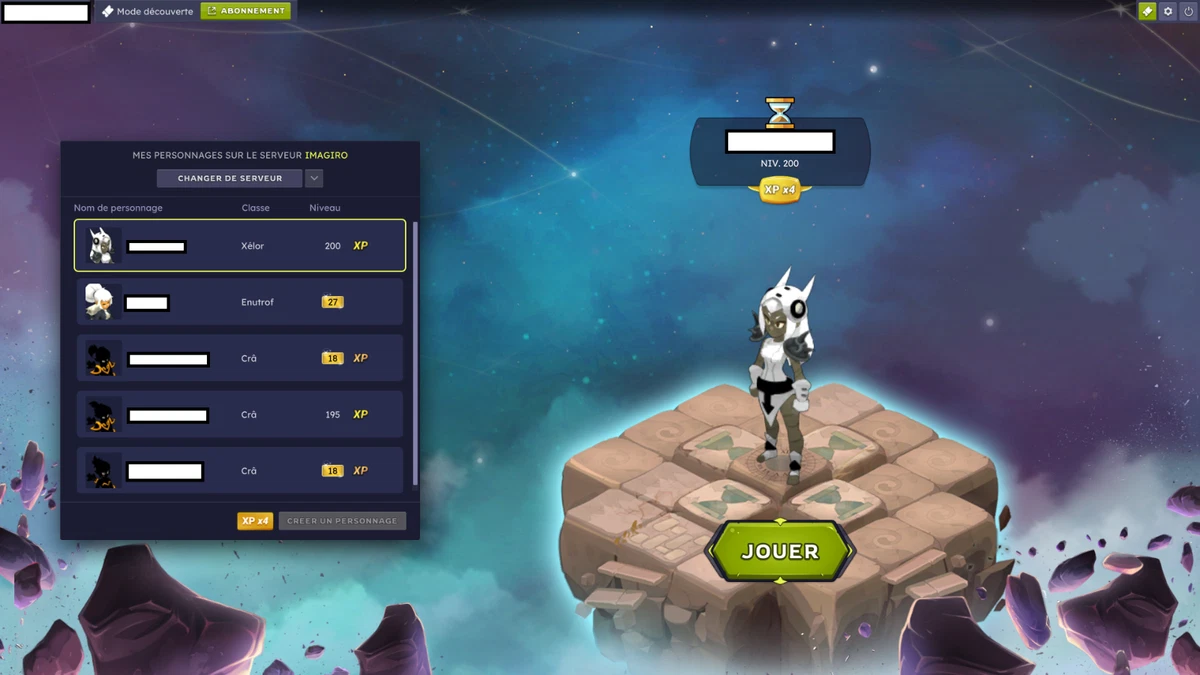Open the CHANGER DE SERVEUR option
The width and height of the screenshot is (1200, 675).
coord(229,178)
